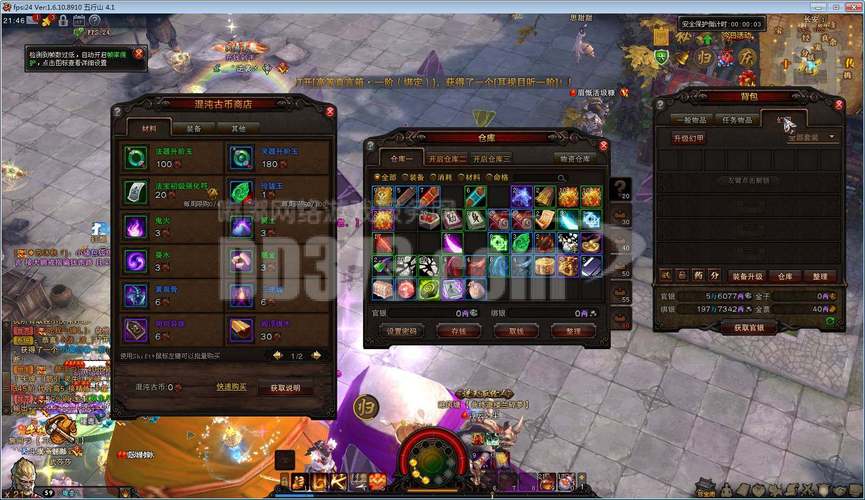This screenshot has width=865, height=500.
Task: Click the 快速购买 quick buy link
Action: pyautogui.click(x=230, y=387)
